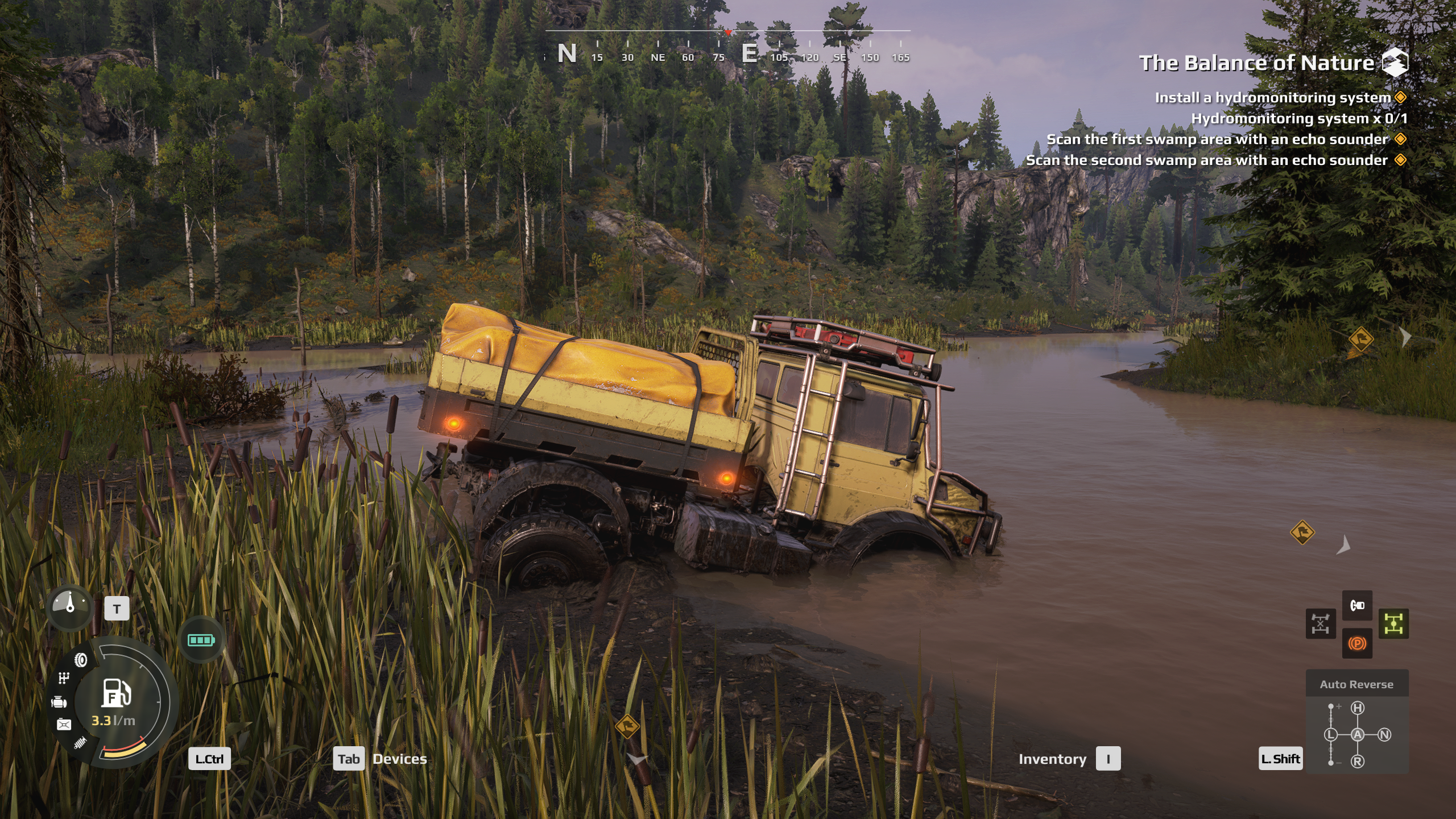
Task: Click the tire pressure gauge dial
Action: [x=70, y=607]
